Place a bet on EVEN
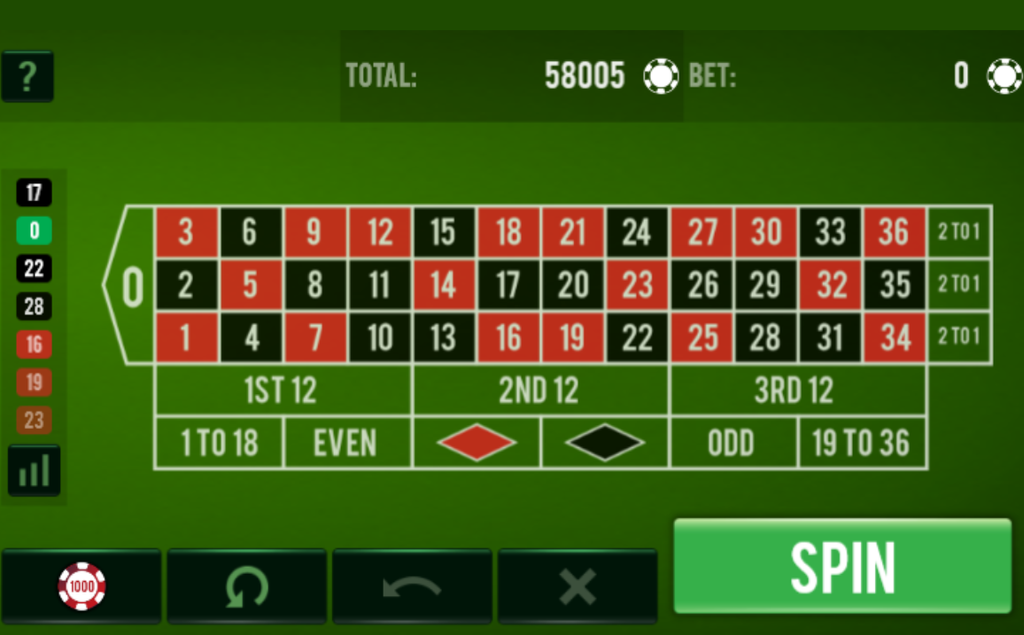 346,443
